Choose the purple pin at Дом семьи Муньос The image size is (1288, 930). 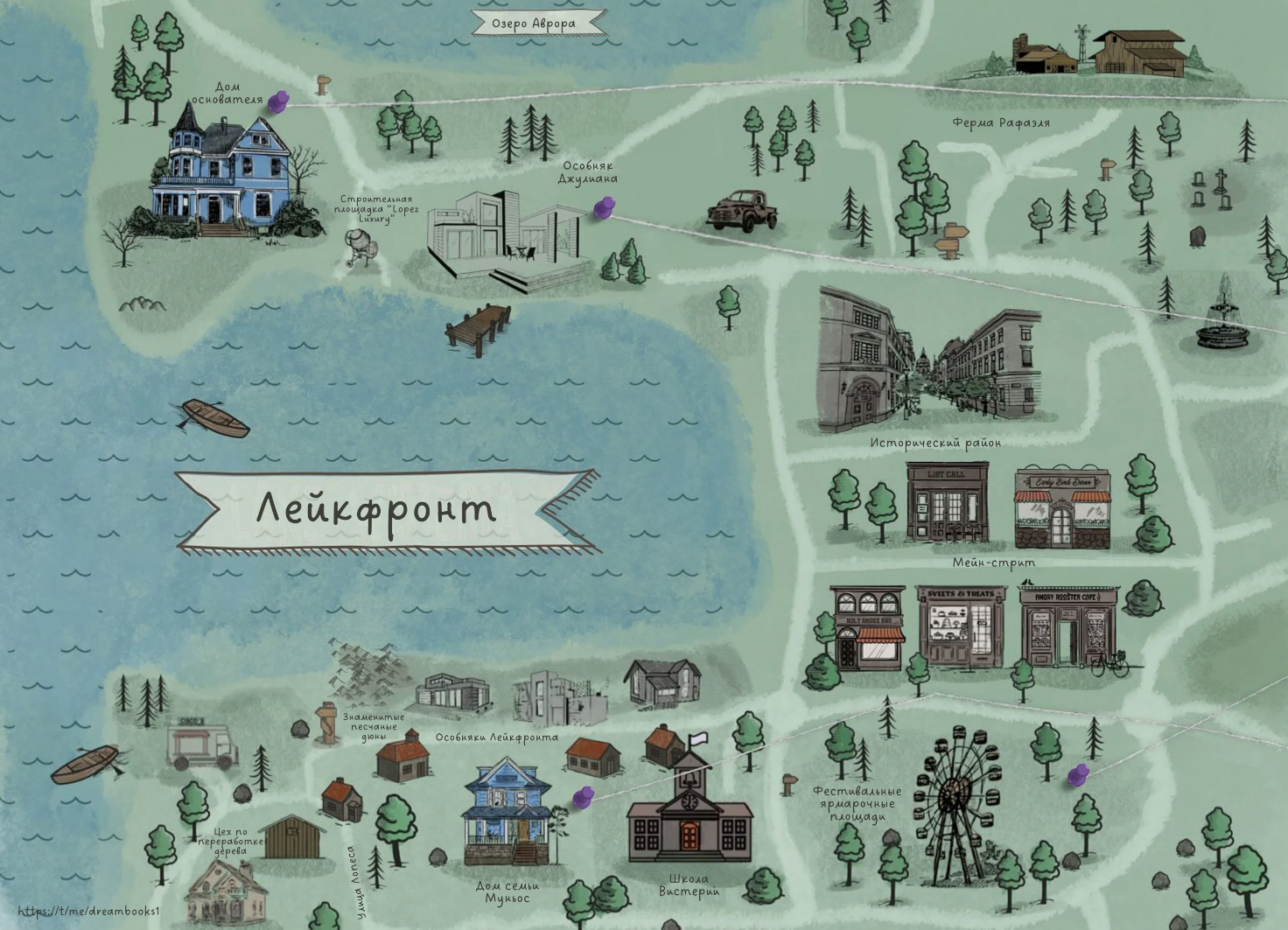tap(583, 796)
